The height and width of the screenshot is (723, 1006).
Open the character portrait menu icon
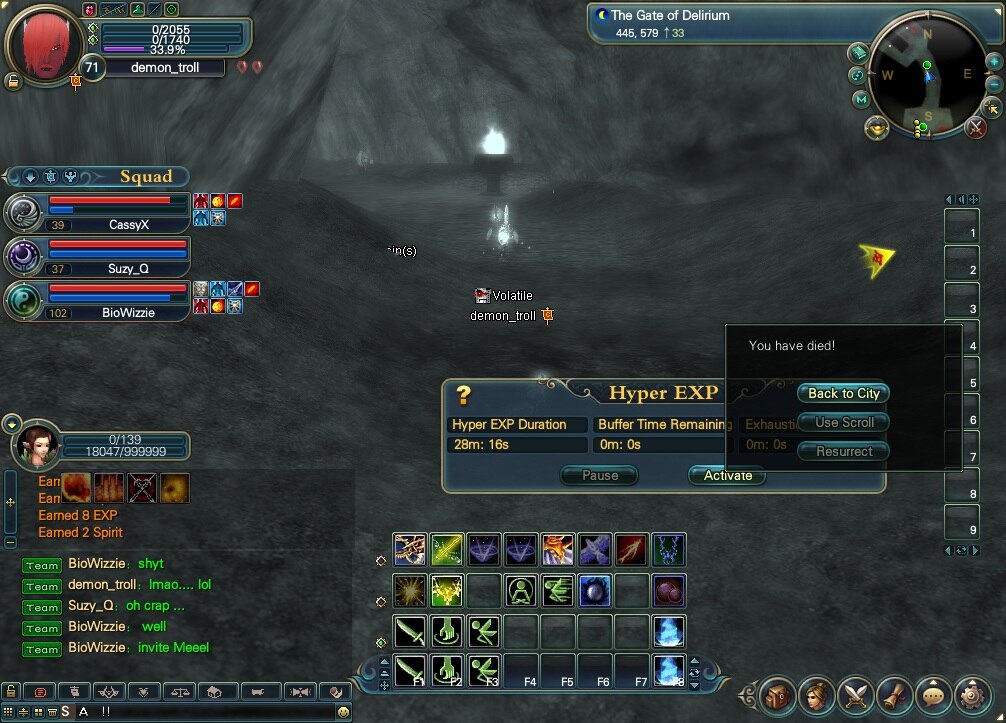pyautogui.click(x=817, y=694)
